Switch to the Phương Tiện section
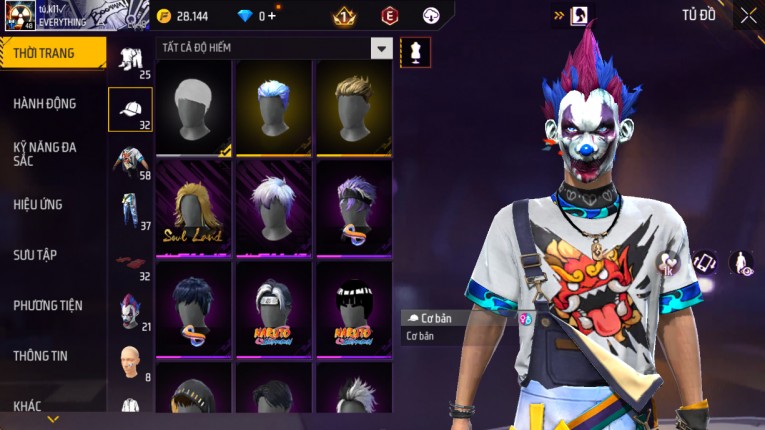Screen dimensions: 765x430 pos(48,305)
